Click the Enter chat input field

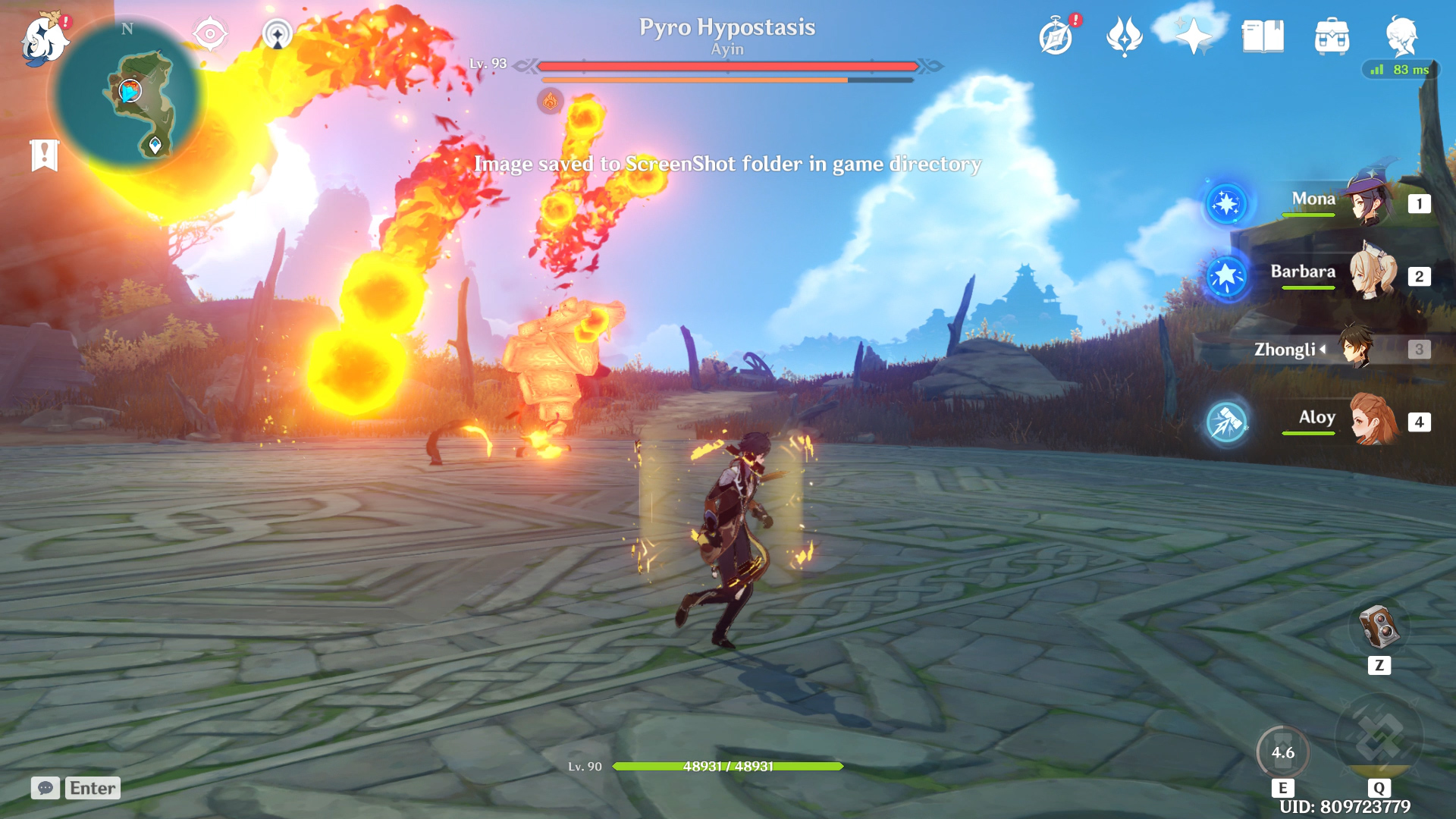[x=91, y=788]
